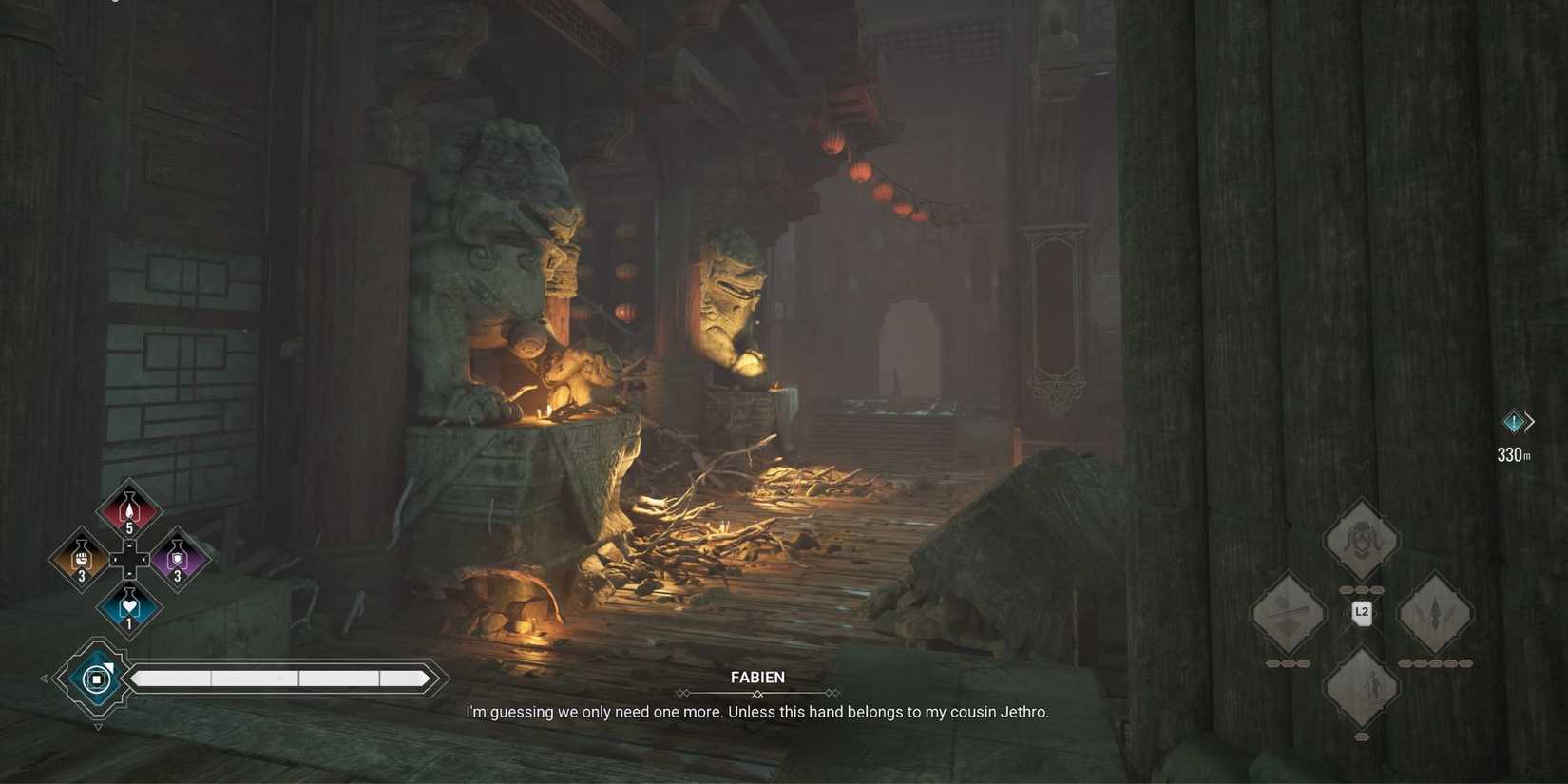Toggle the left arrow on the d-pad cross
Image resolution: width=1568 pixels, height=784 pixels.
pyautogui.click(x=113, y=559)
